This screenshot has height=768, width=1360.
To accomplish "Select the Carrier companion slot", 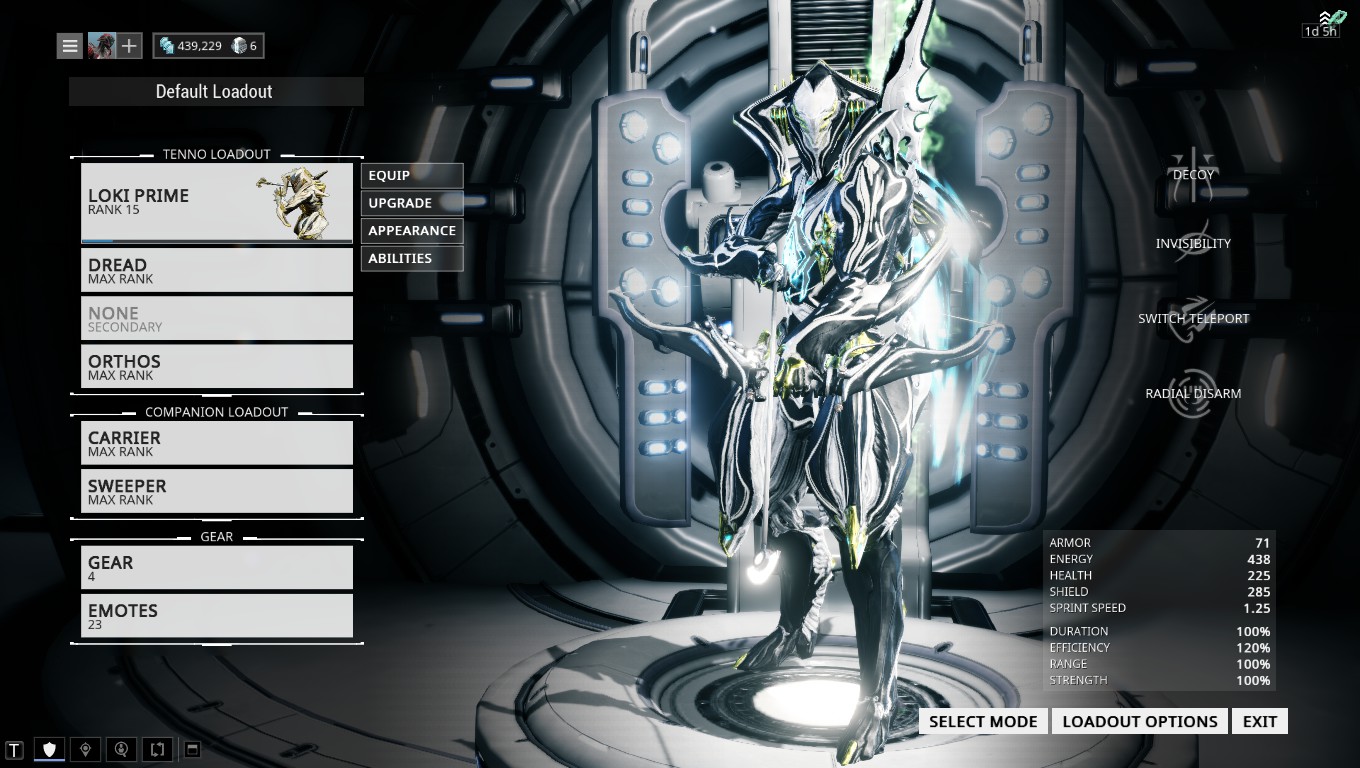I will click(x=216, y=443).
